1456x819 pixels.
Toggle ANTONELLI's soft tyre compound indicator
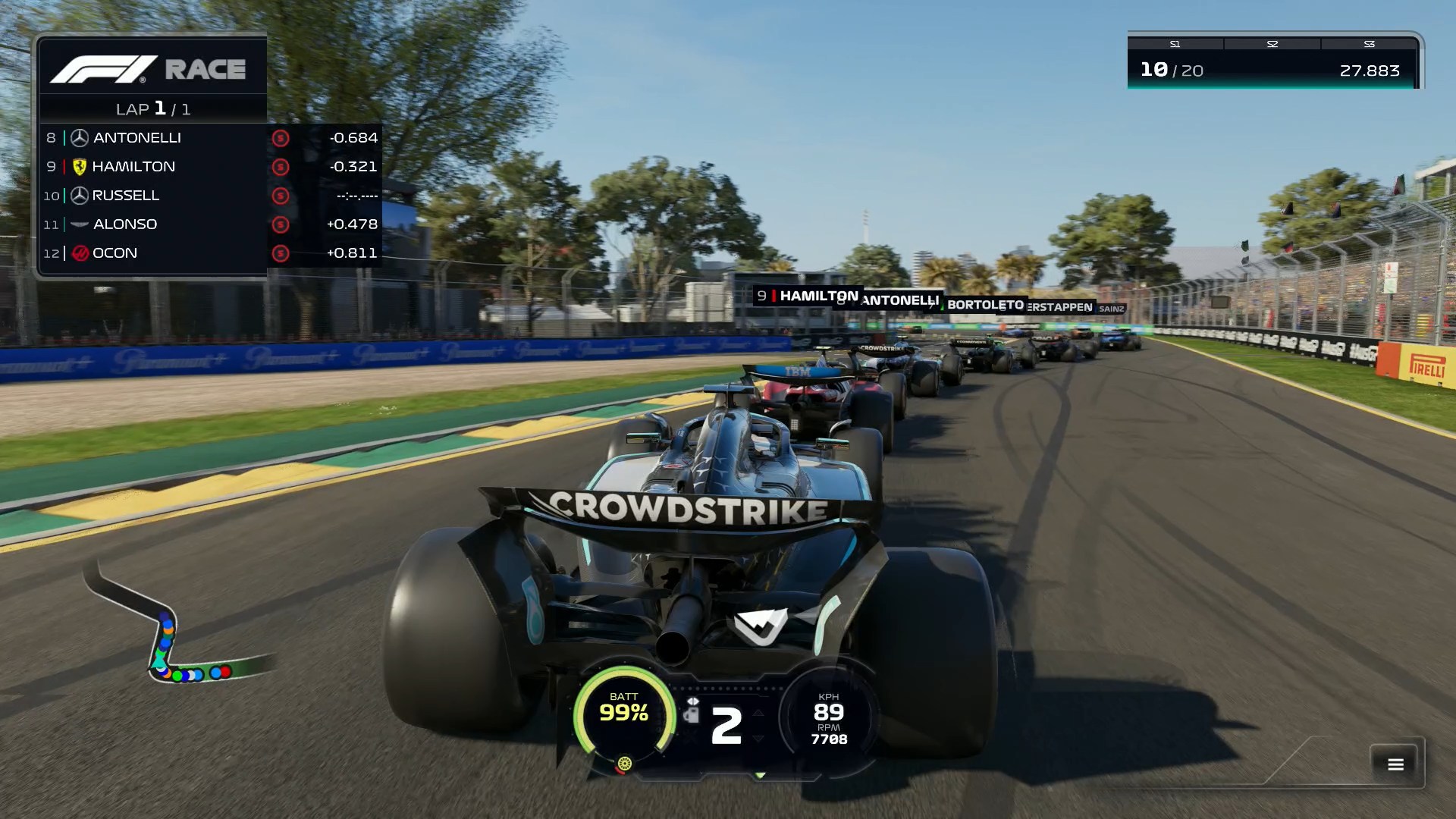click(x=280, y=137)
